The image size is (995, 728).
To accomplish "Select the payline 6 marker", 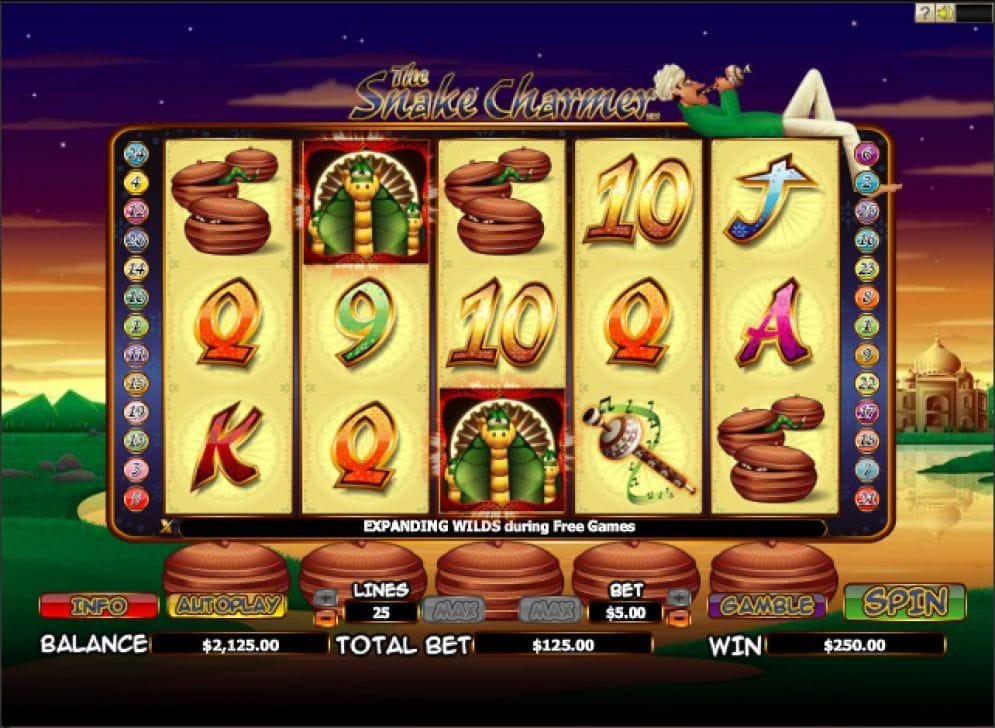I will (x=867, y=154).
